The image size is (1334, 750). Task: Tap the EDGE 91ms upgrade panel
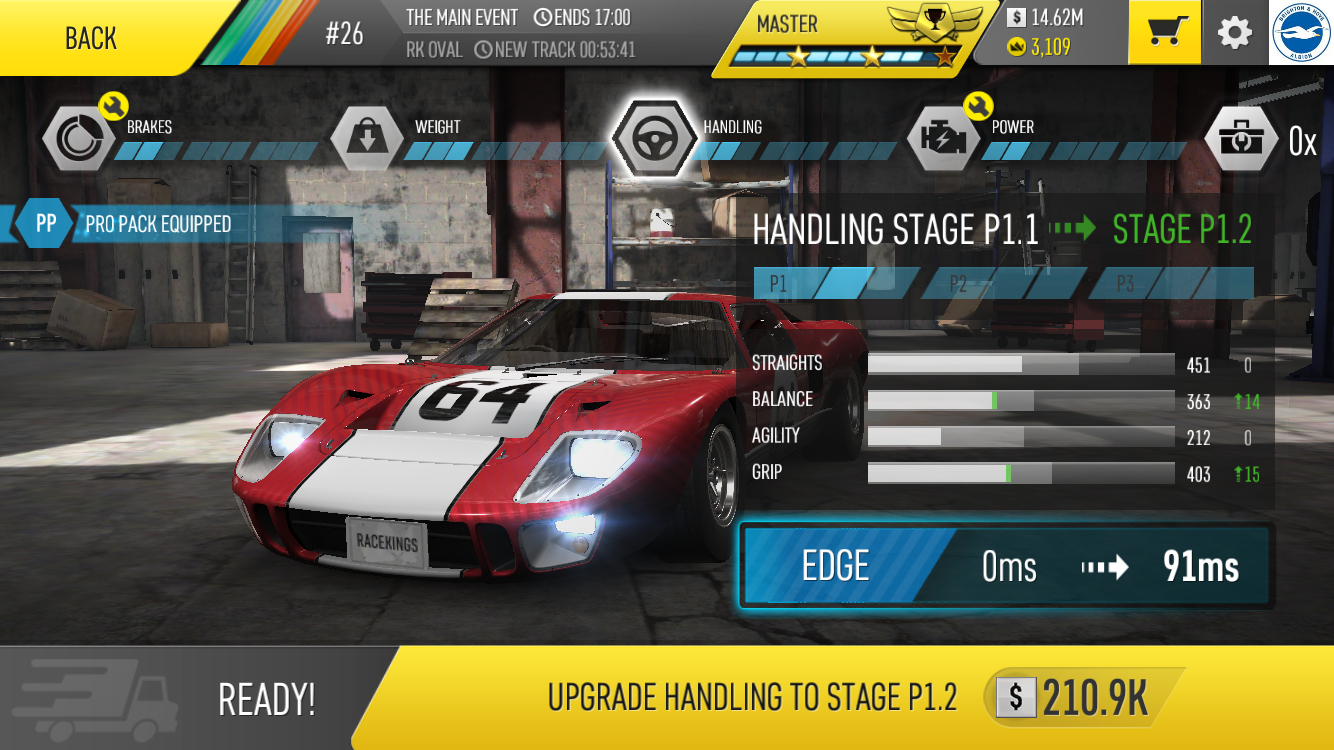1005,567
